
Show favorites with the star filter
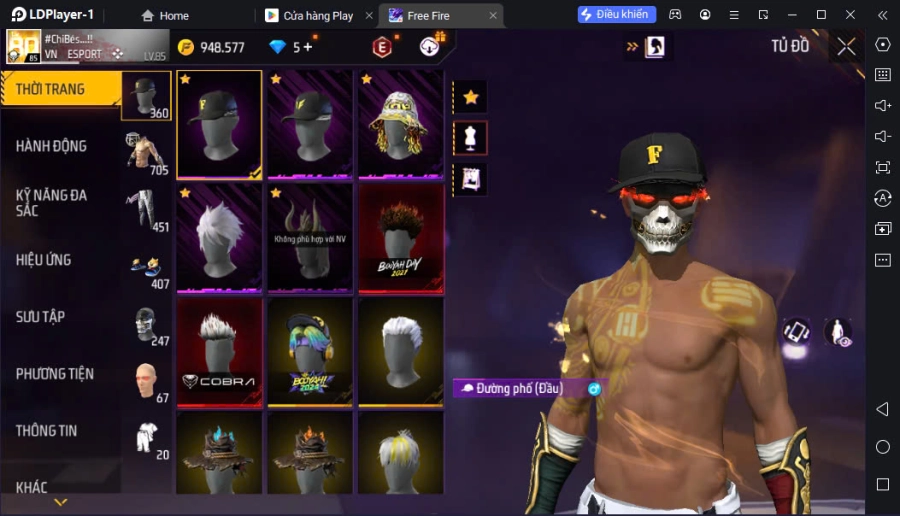click(470, 97)
